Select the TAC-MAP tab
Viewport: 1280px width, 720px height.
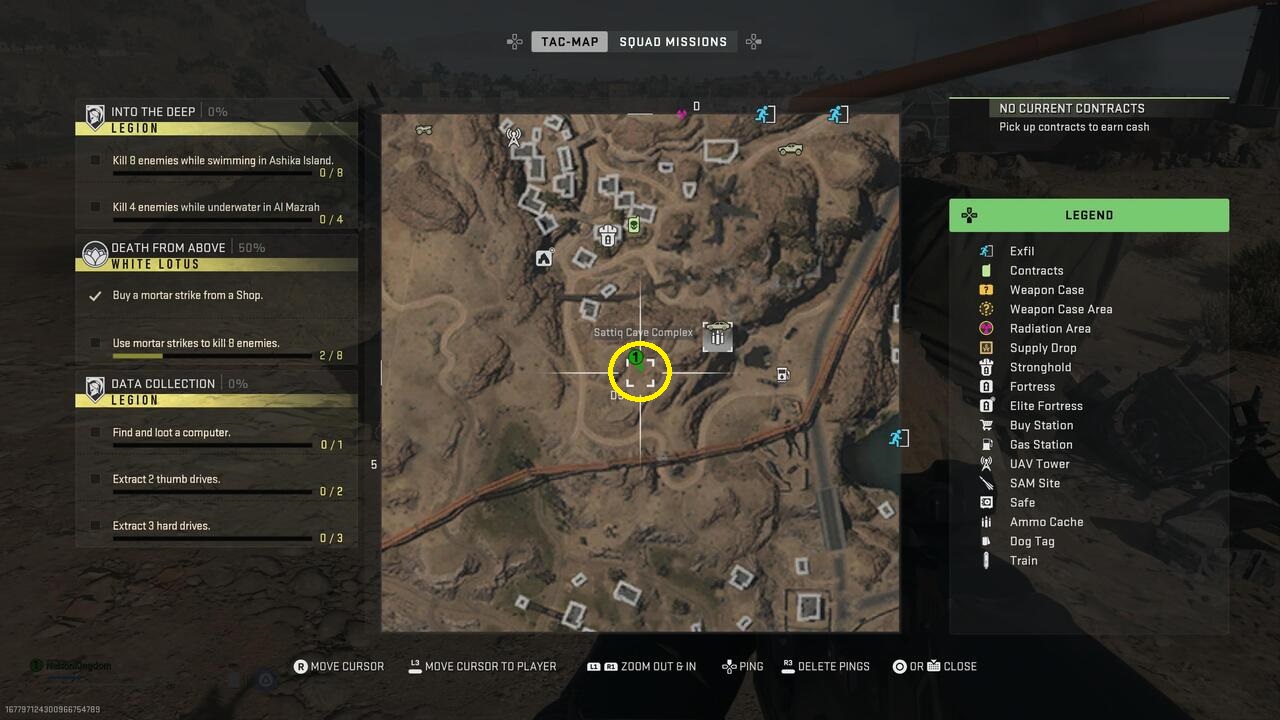coord(569,41)
